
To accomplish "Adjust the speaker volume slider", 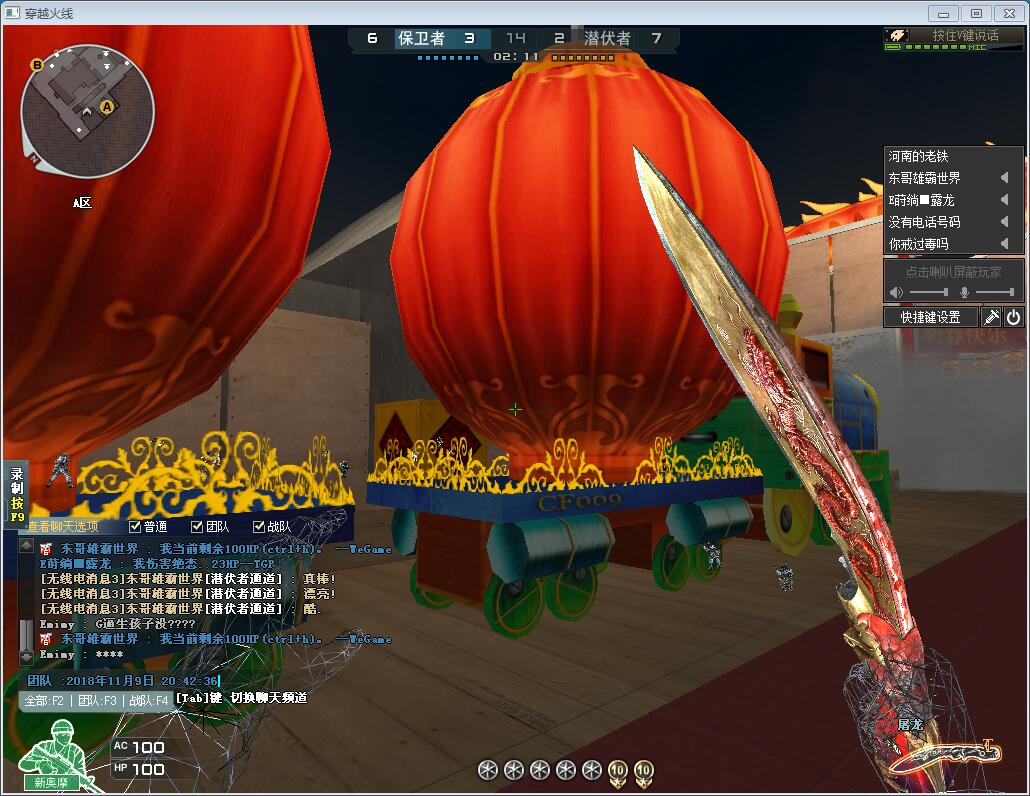I will pos(929,292).
